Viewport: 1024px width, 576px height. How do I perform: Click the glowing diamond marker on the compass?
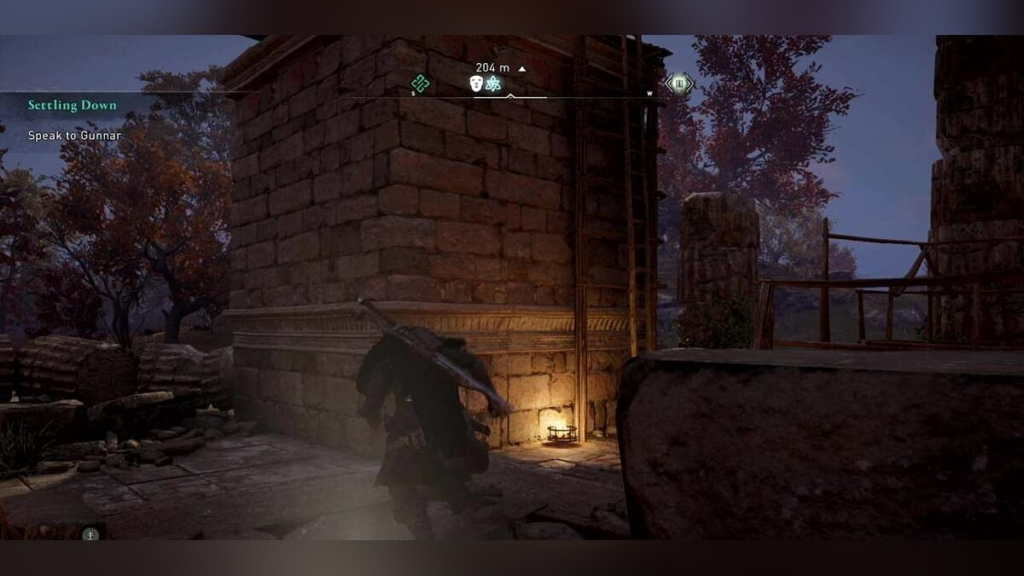click(680, 84)
